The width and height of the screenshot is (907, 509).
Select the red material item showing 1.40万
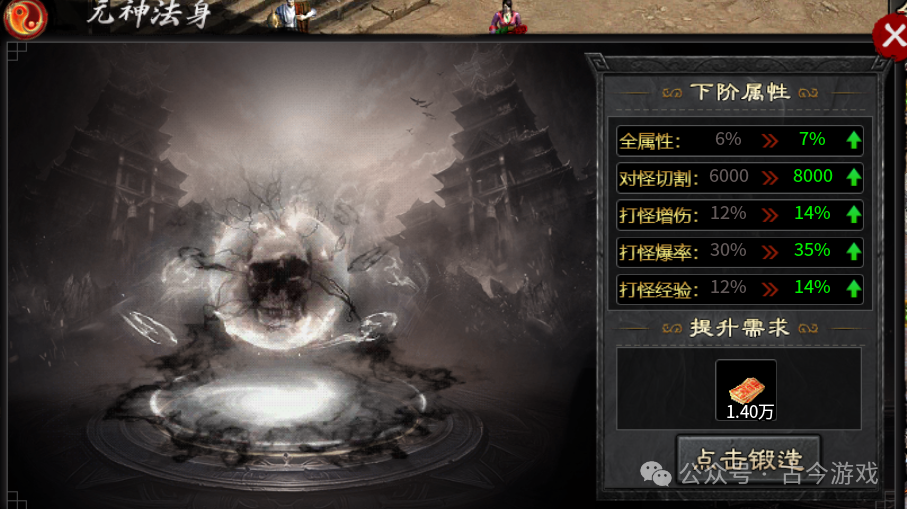[746, 390]
